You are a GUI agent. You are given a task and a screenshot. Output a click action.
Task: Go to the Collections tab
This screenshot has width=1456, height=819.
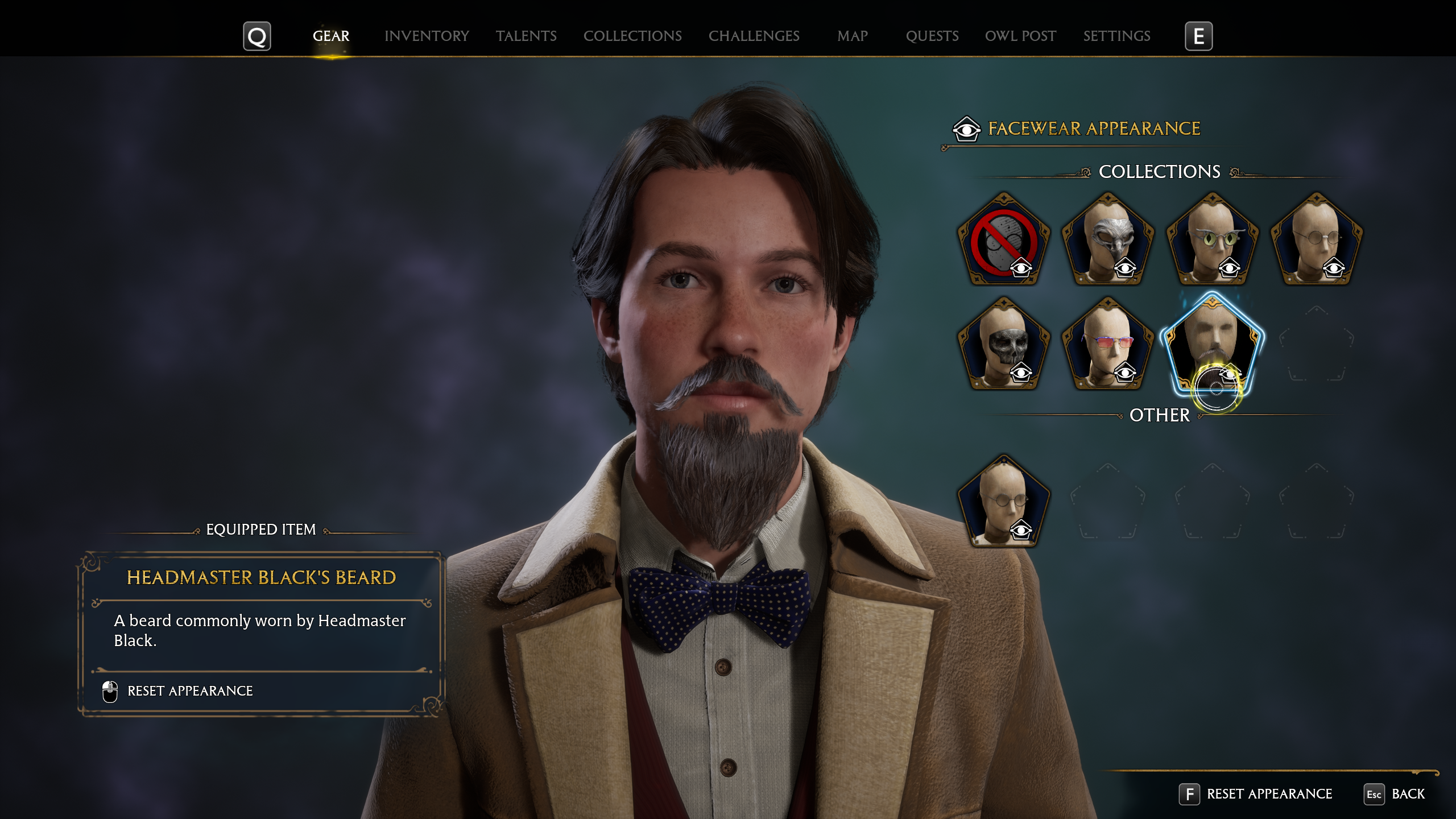click(632, 36)
